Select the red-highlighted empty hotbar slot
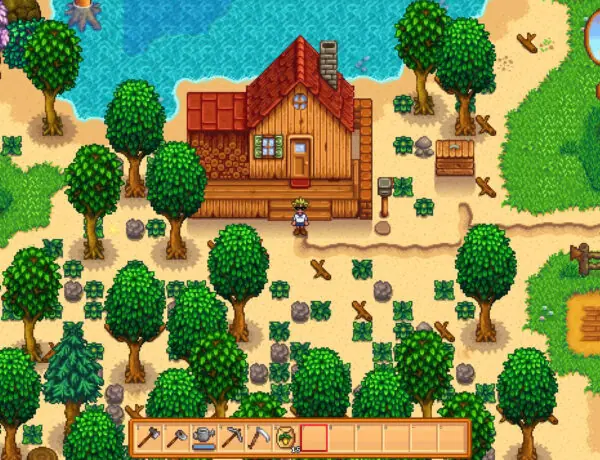 pyautogui.click(x=314, y=437)
